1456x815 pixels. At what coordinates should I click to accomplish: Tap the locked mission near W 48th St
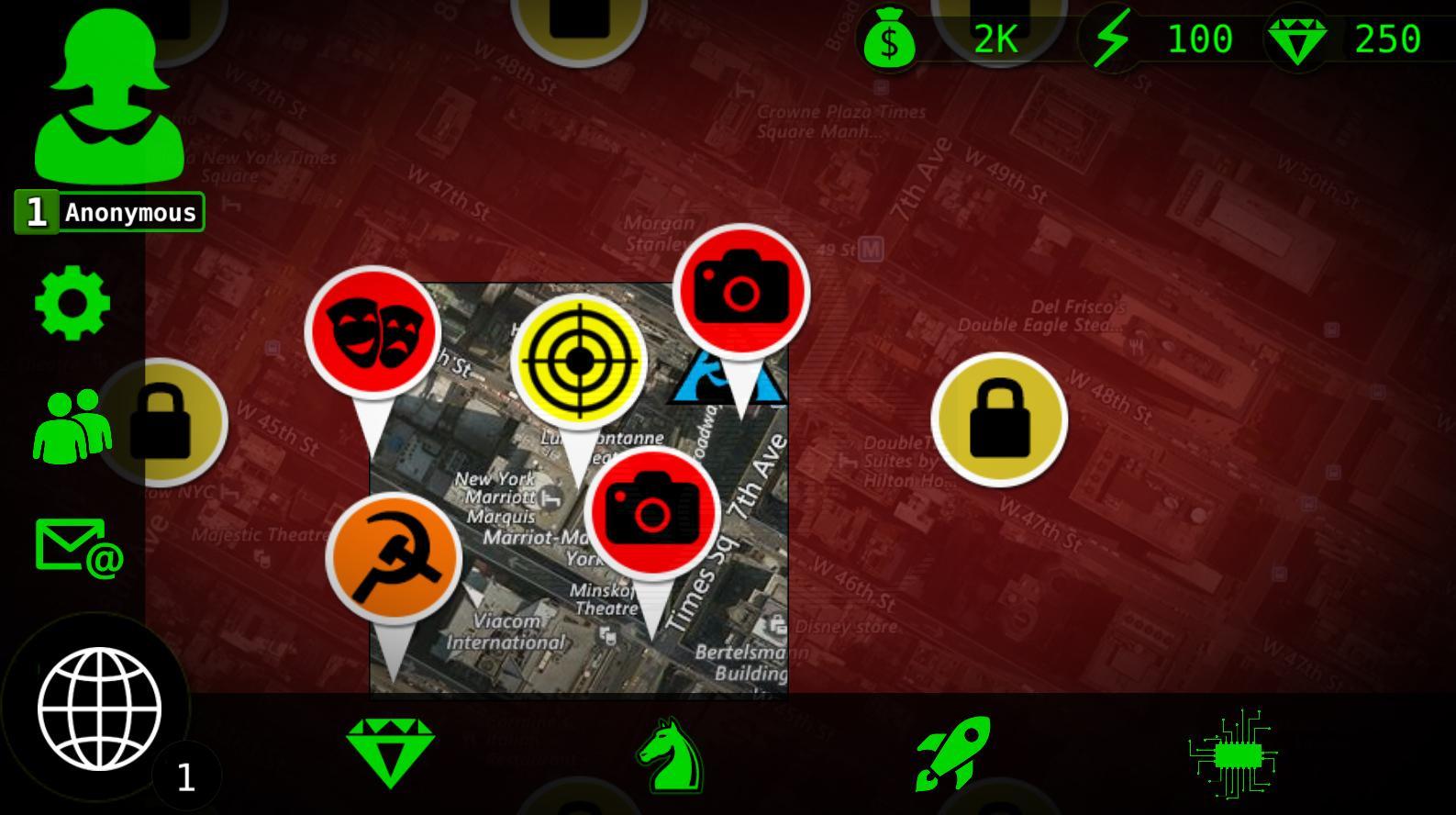[x=999, y=419]
